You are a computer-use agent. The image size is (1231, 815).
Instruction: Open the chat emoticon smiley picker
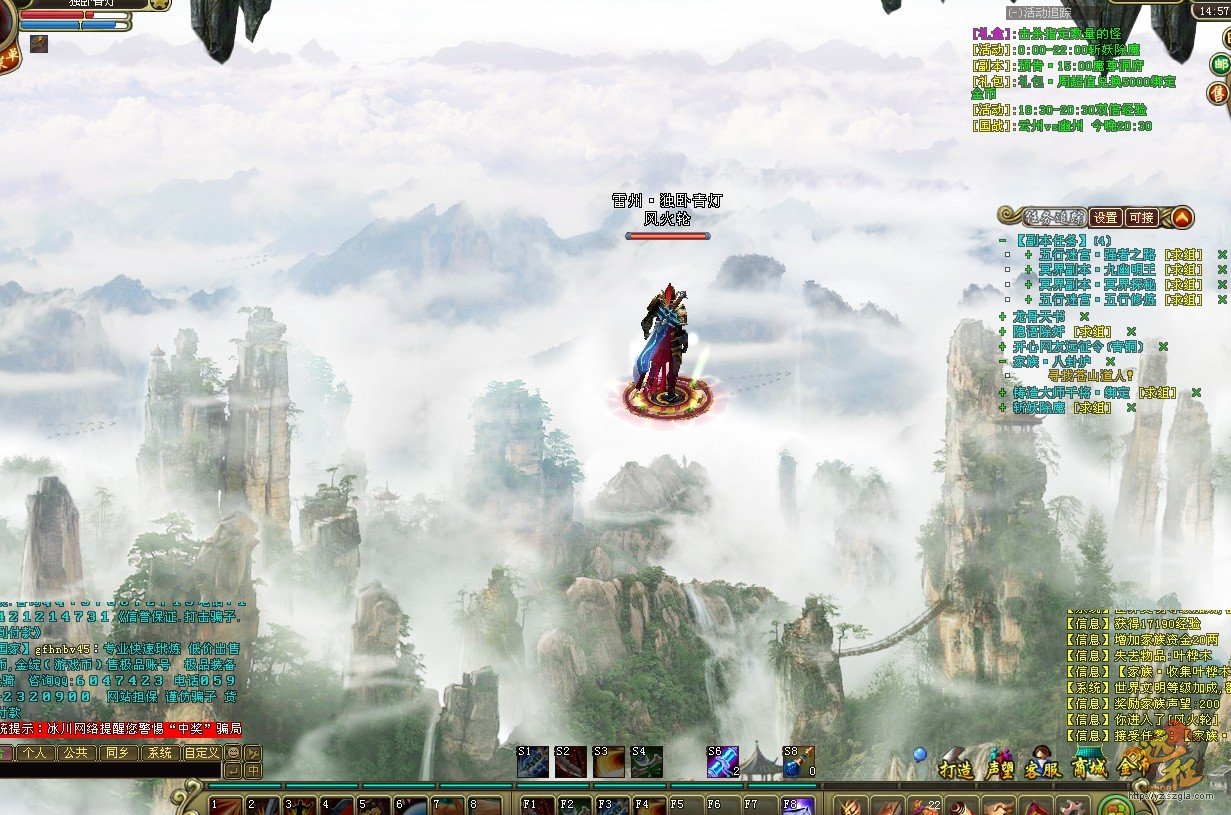coord(233,753)
